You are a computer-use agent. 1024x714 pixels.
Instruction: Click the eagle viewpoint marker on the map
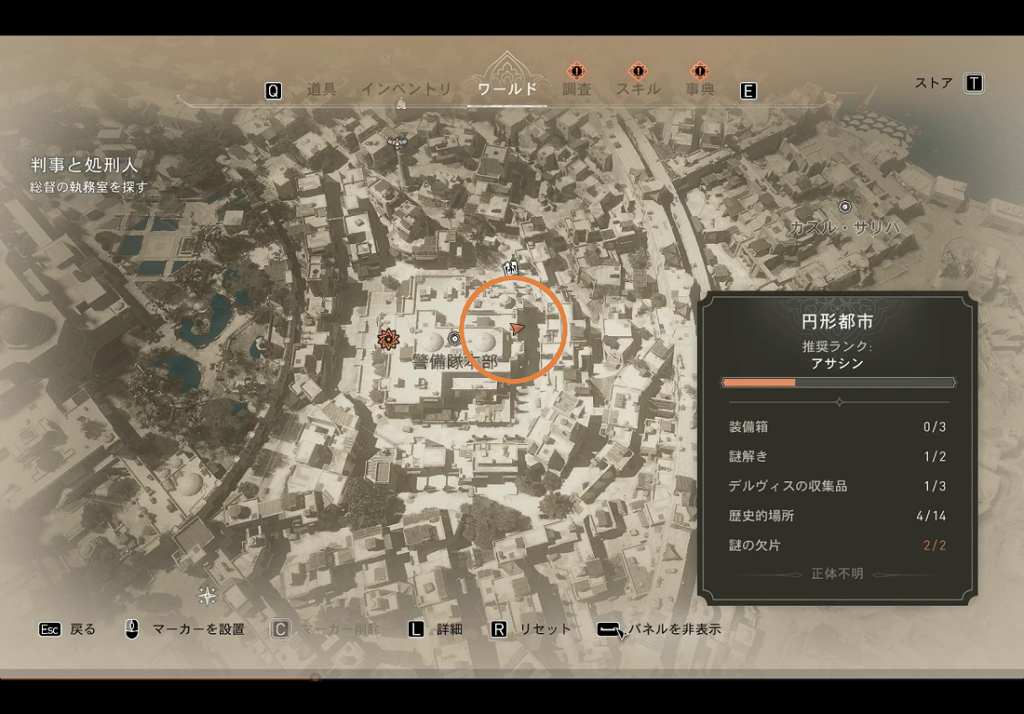(399, 141)
